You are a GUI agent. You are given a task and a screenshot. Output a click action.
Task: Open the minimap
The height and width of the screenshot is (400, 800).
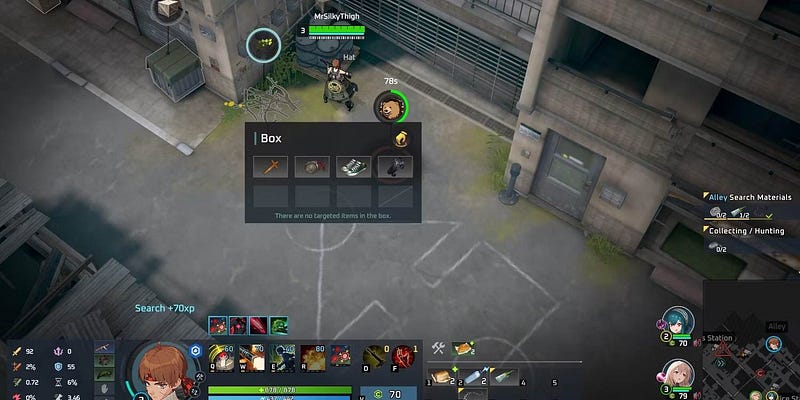tap(752, 355)
